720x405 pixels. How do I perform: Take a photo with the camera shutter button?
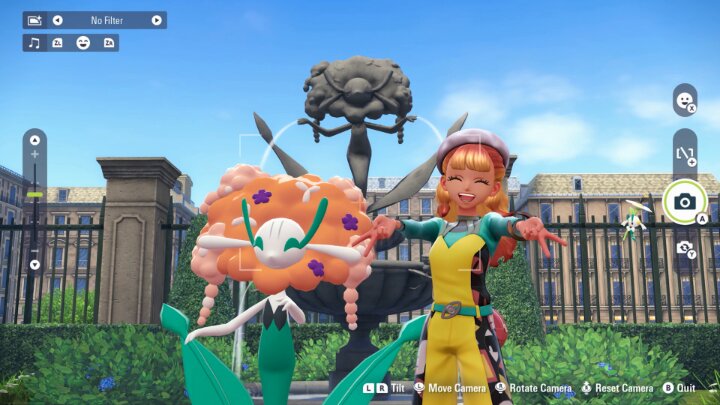[x=685, y=202]
